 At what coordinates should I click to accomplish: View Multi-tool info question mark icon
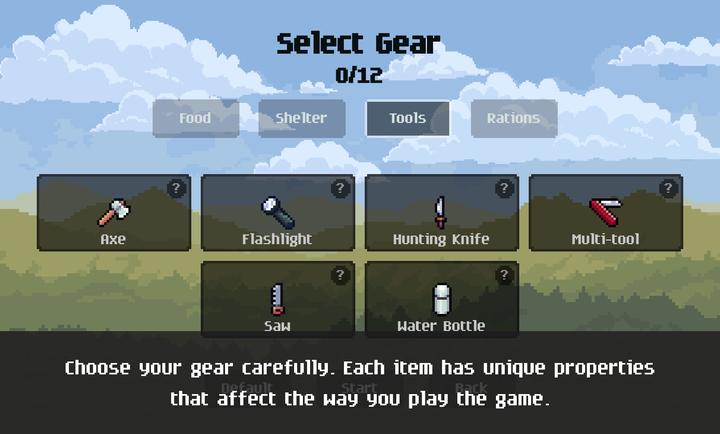668,188
